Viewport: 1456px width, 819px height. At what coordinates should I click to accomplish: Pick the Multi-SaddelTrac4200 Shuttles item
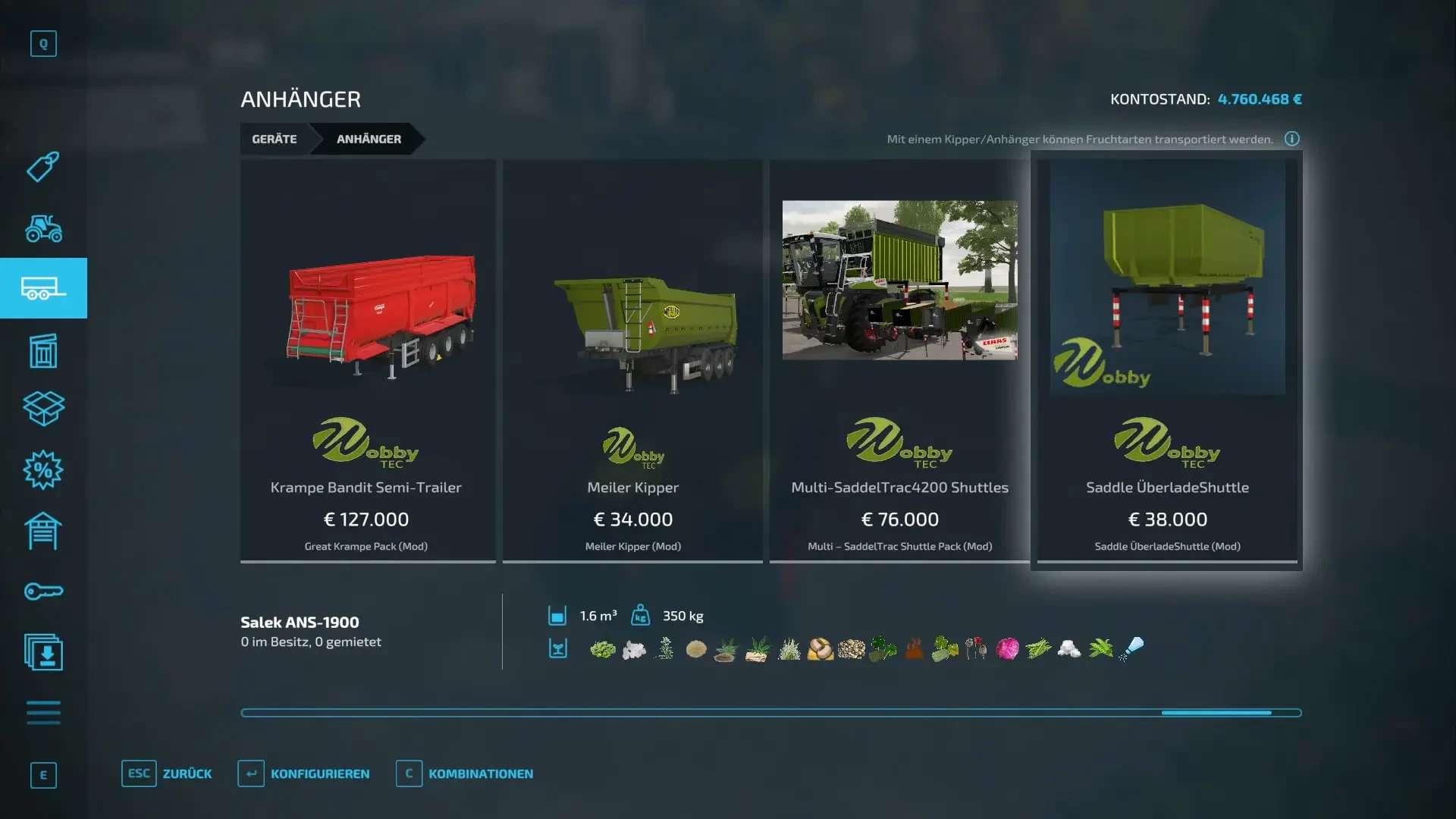(x=899, y=360)
